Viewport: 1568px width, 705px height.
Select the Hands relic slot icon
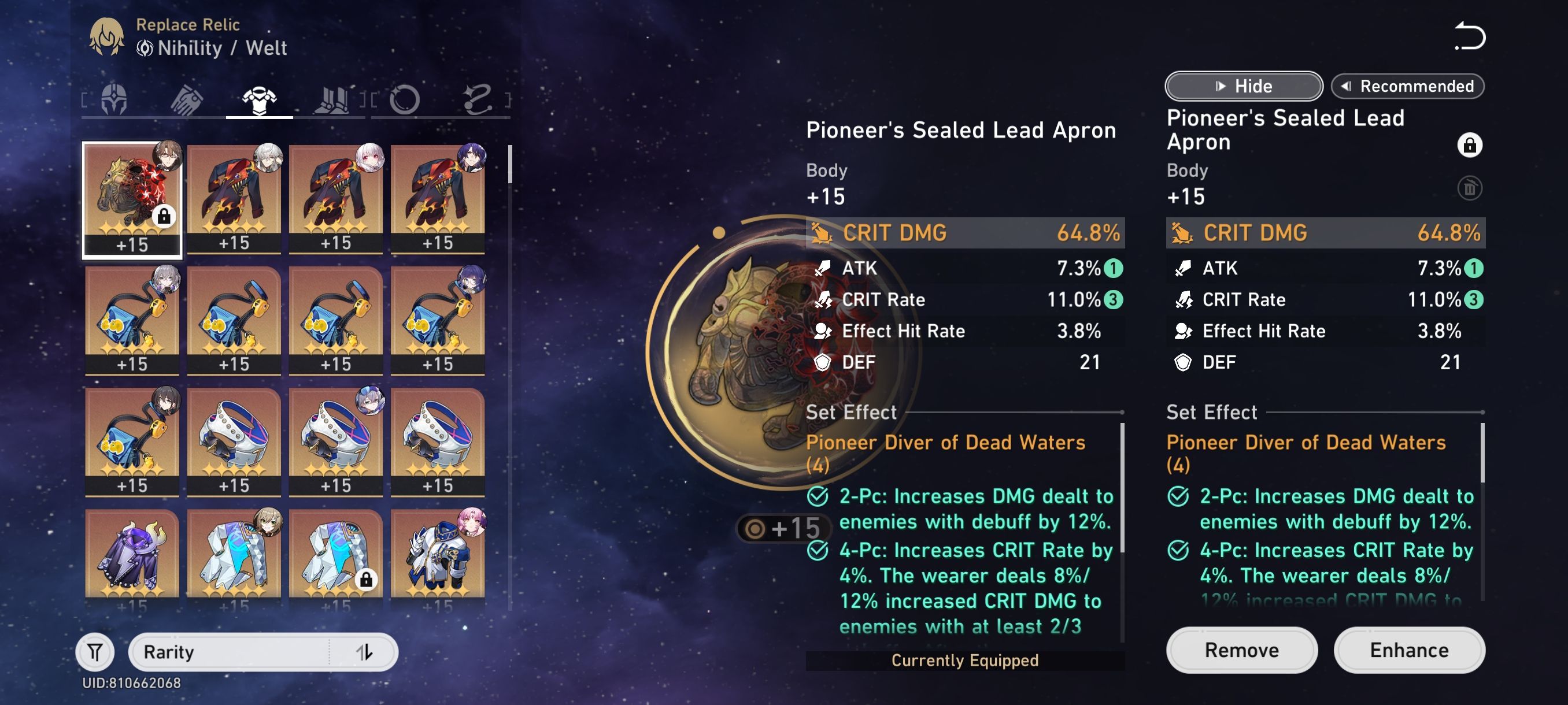click(x=186, y=101)
